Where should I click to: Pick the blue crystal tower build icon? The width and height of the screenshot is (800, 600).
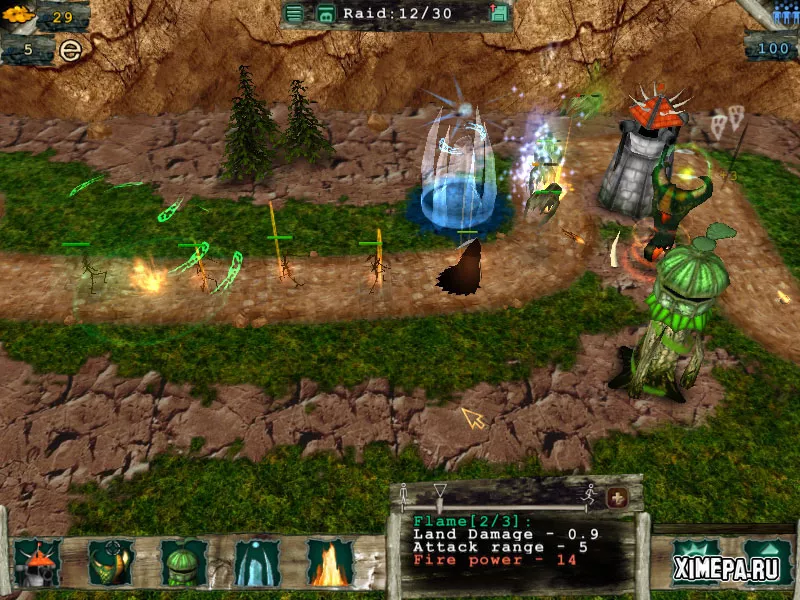[x=257, y=563]
